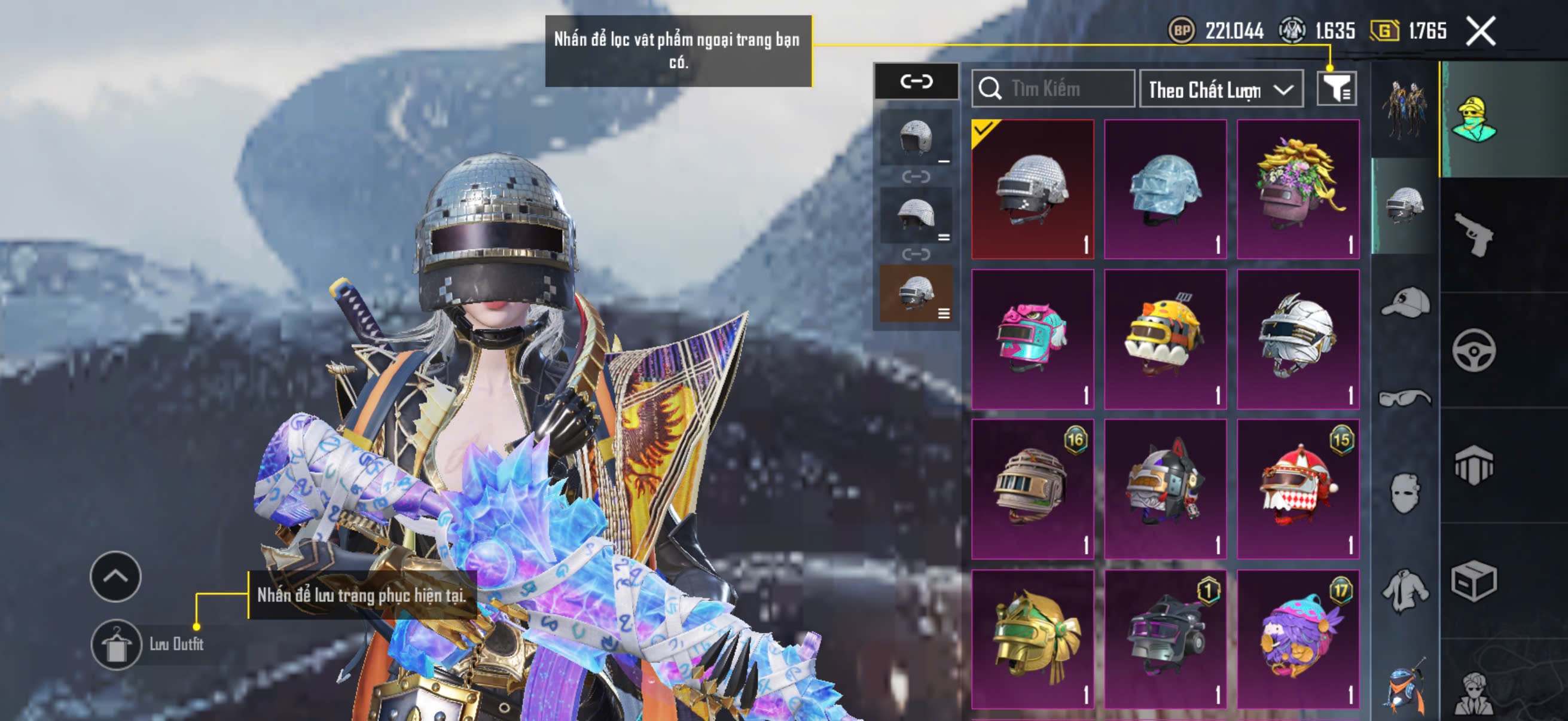Select the purple monster helmet skin
Image resolution: width=1568 pixels, height=721 pixels.
click(1298, 639)
